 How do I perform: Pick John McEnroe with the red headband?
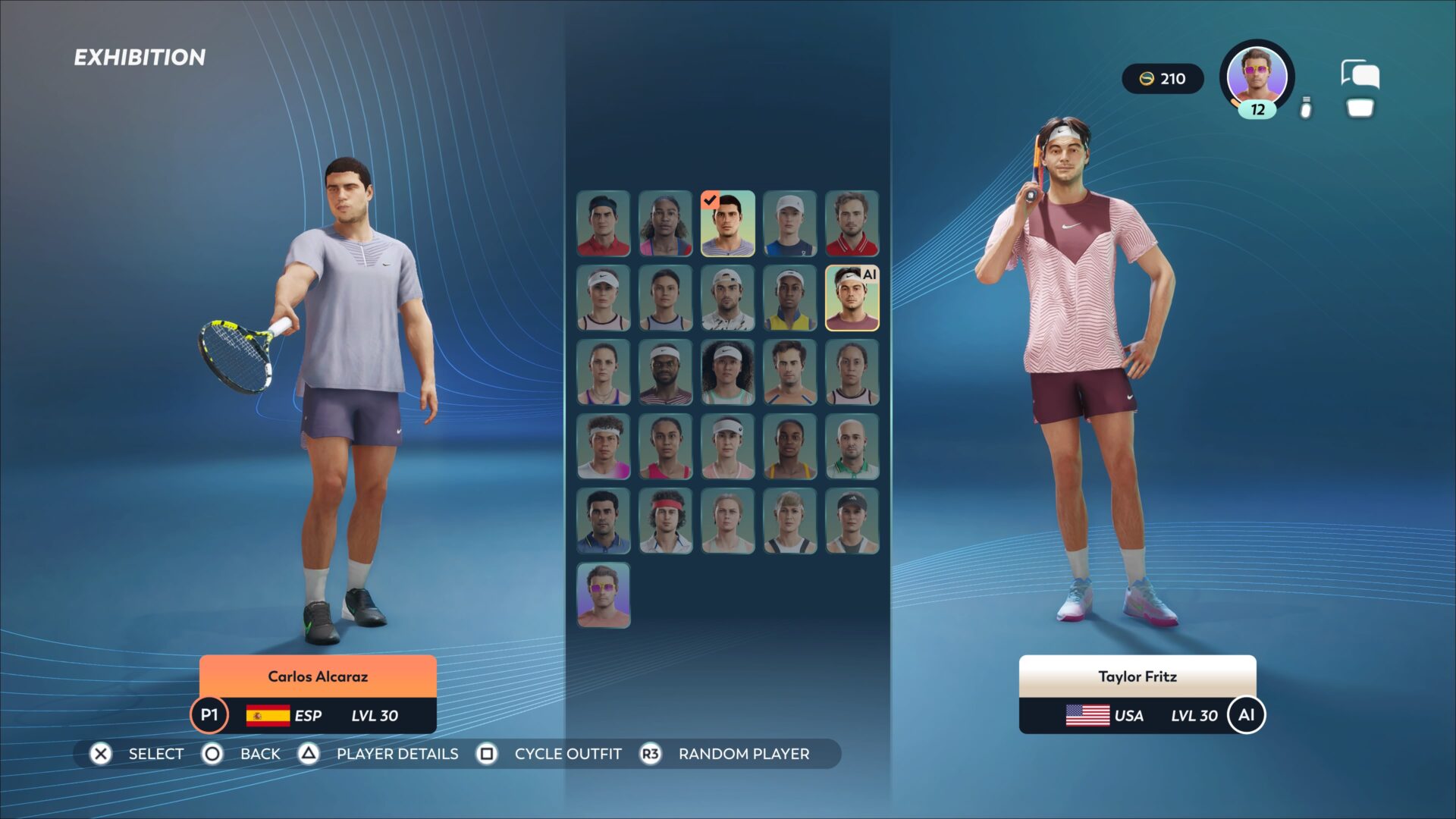tap(665, 519)
